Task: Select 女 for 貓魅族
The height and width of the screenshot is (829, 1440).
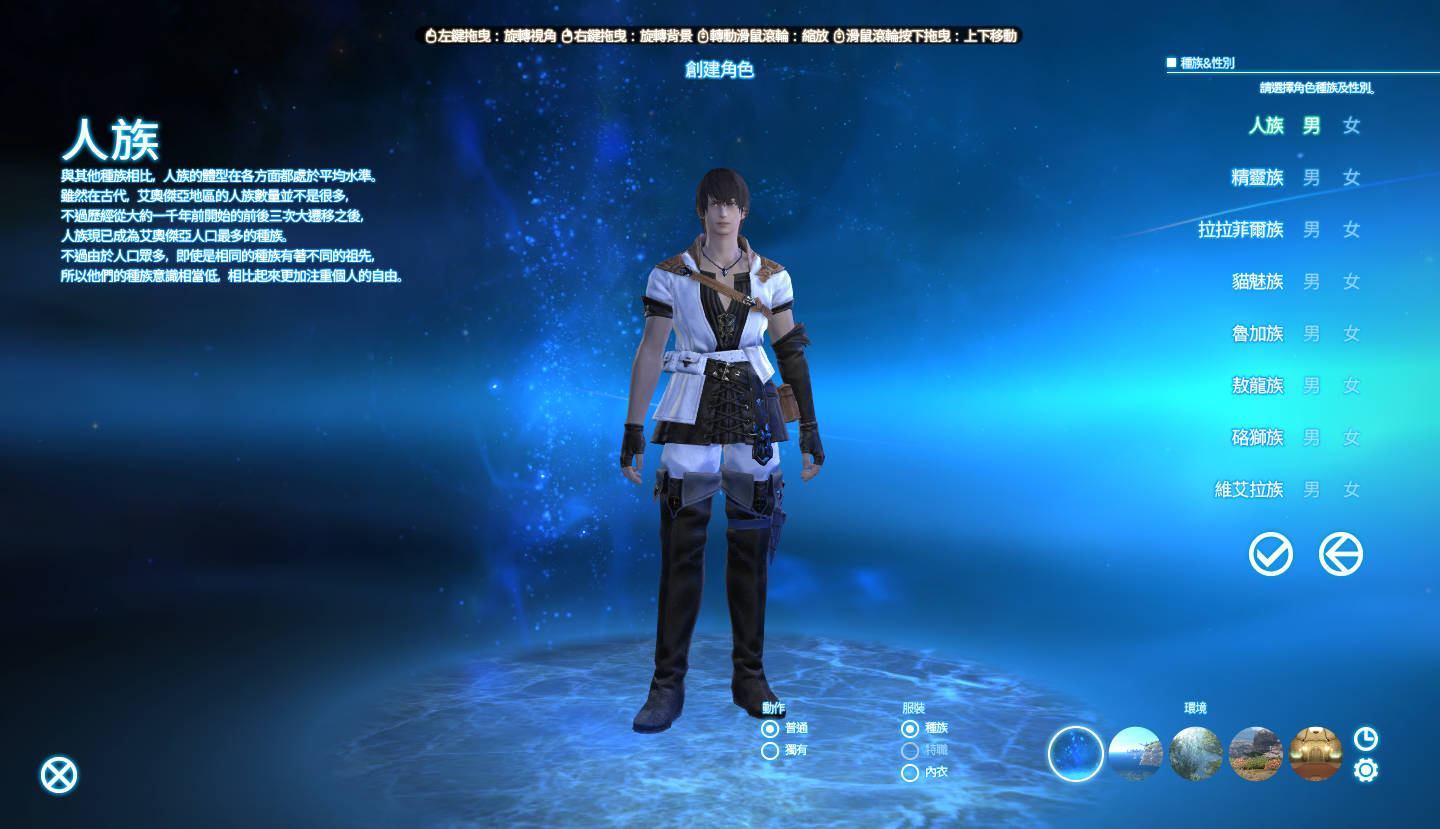Action: (1350, 282)
